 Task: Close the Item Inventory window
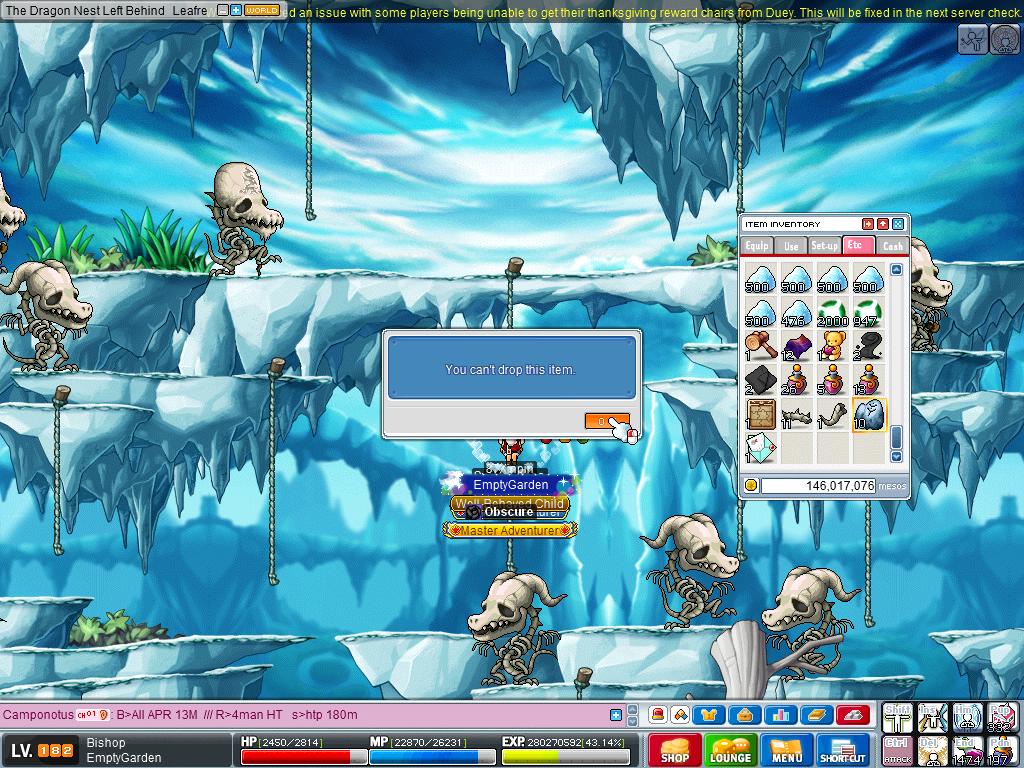click(x=898, y=224)
